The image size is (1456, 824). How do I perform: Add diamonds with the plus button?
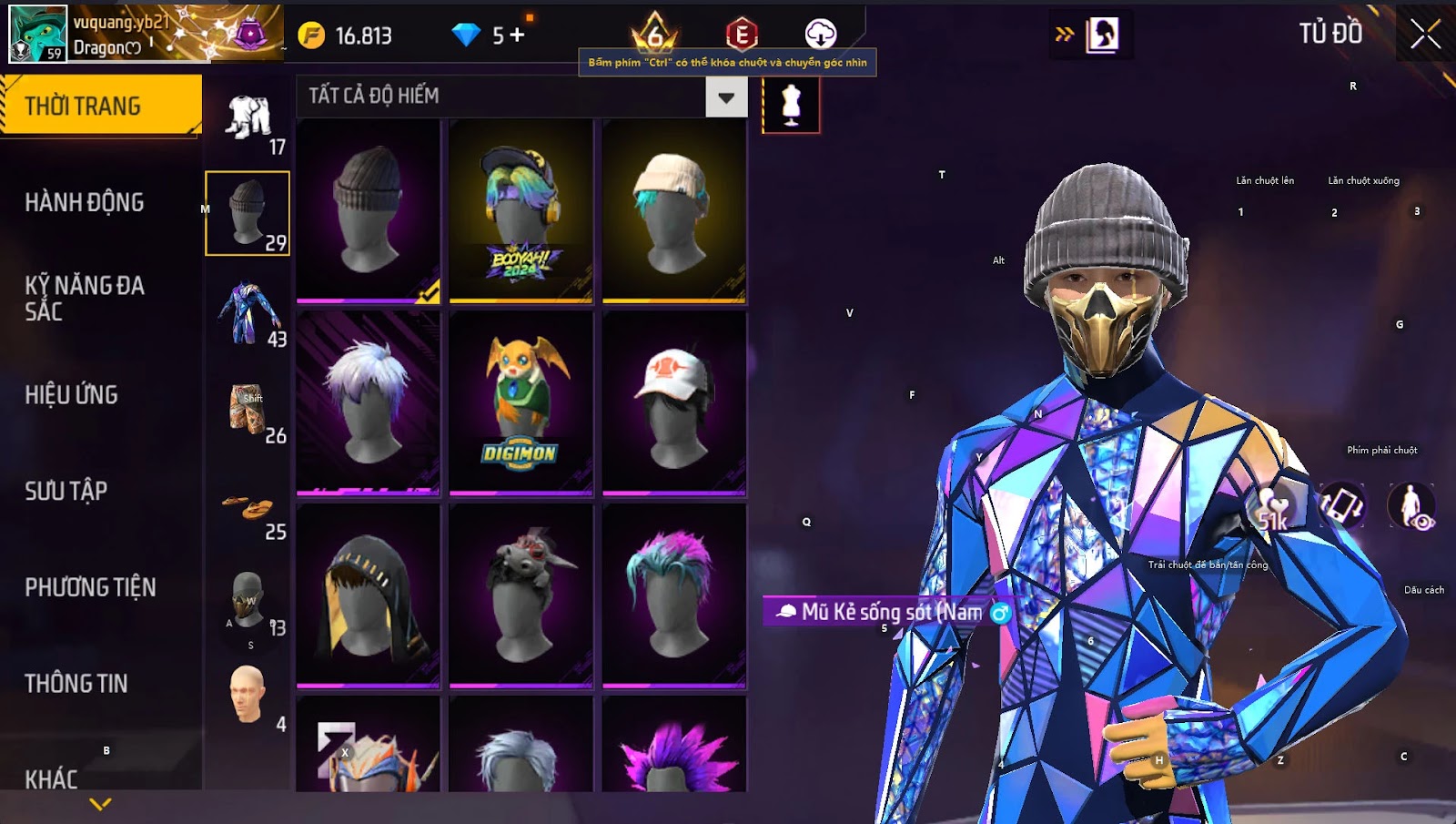tap(518, 35)
